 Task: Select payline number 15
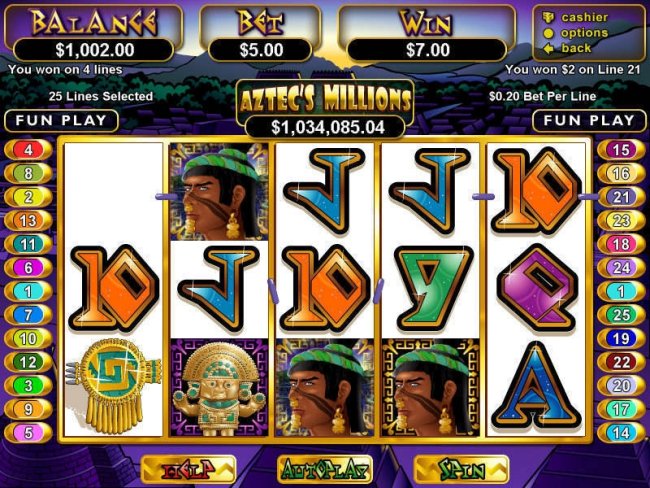point(621,150)
